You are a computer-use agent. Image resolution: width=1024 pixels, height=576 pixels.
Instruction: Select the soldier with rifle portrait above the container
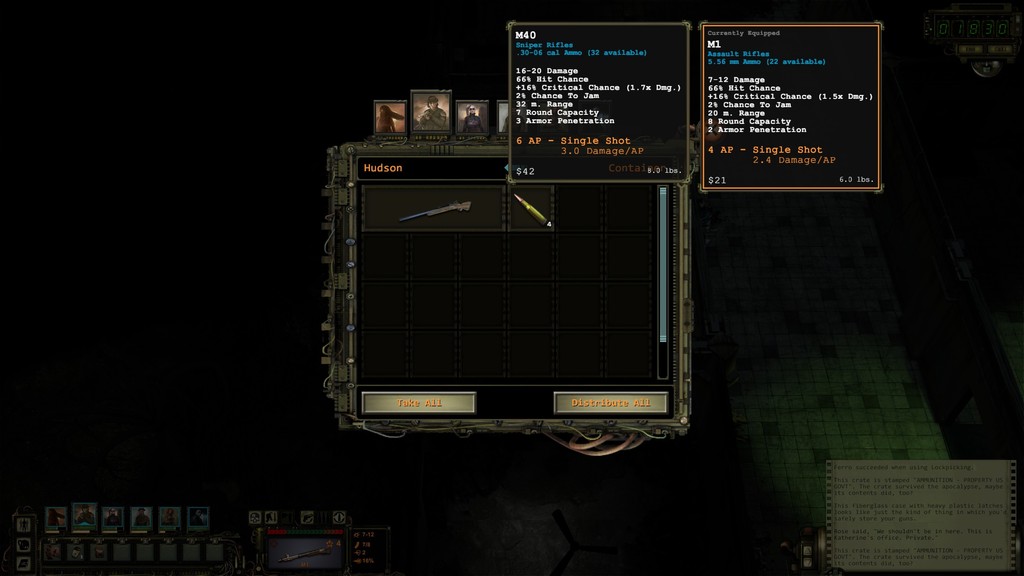pos(431,113)
